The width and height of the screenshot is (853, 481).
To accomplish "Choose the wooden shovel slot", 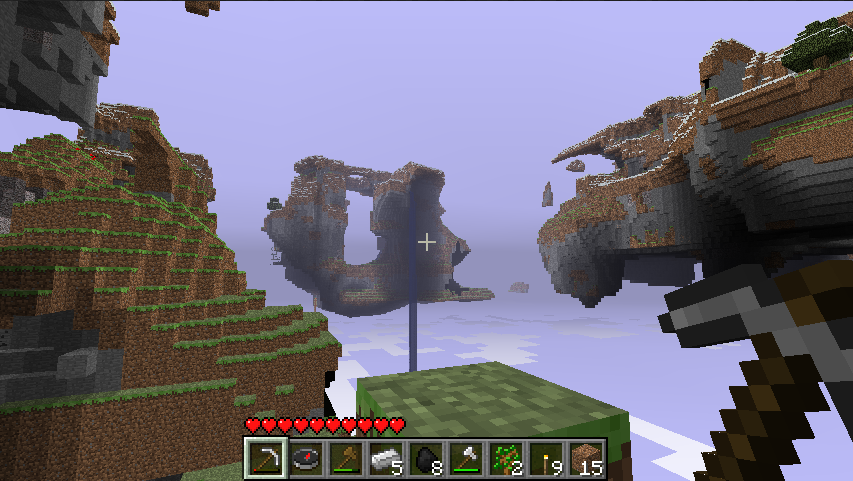I will pos(345,460).
